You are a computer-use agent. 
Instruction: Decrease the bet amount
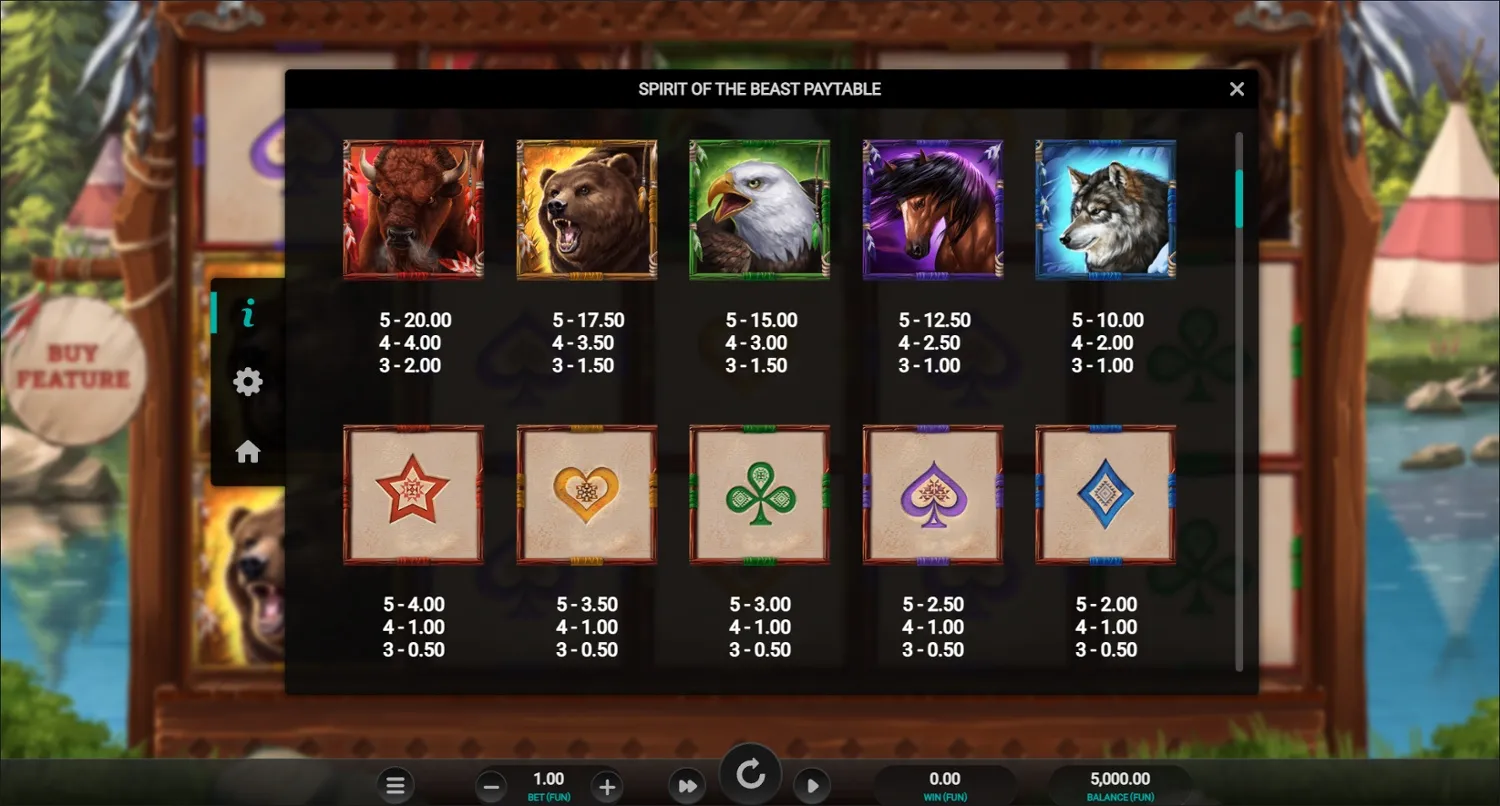click(491, 785)
